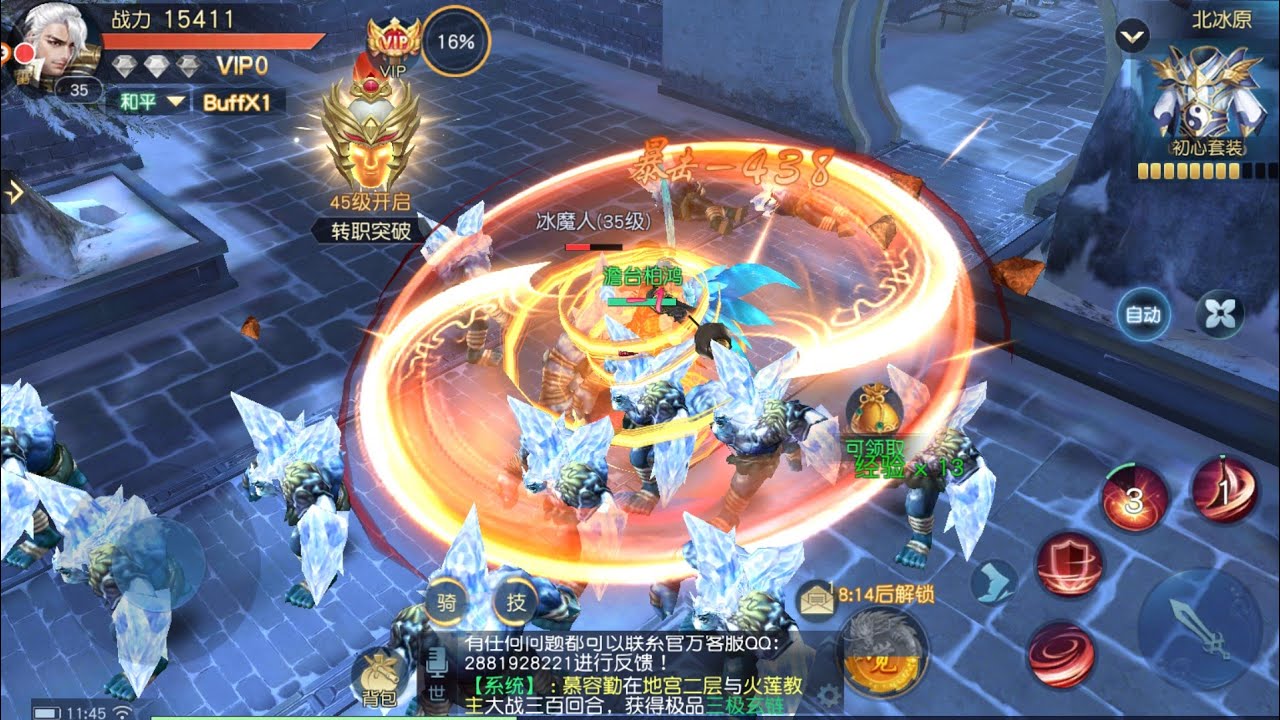Collect the 可领取经验 money bag reward
Viewport: 1280px width, 720px height.
[x=874, y=410]
